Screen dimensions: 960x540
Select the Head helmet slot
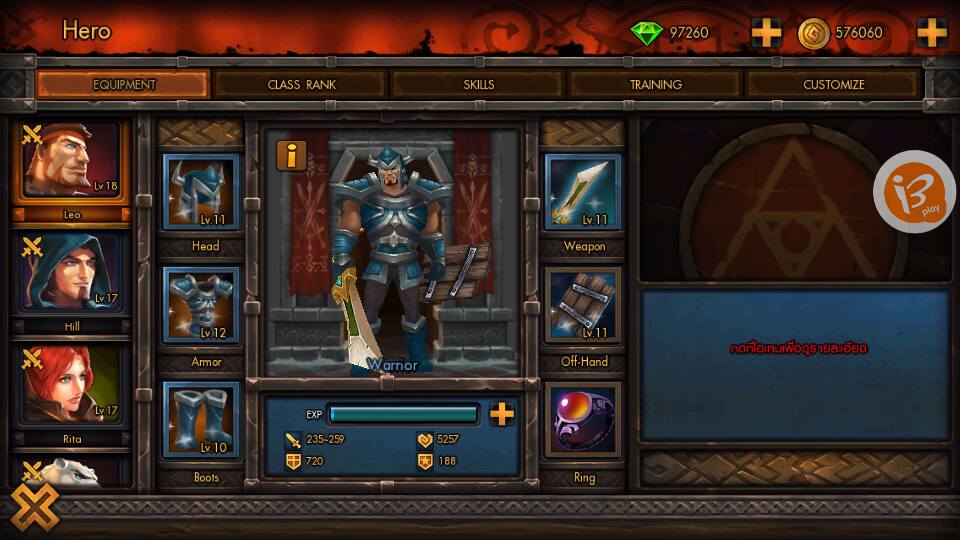click(201, 193)
